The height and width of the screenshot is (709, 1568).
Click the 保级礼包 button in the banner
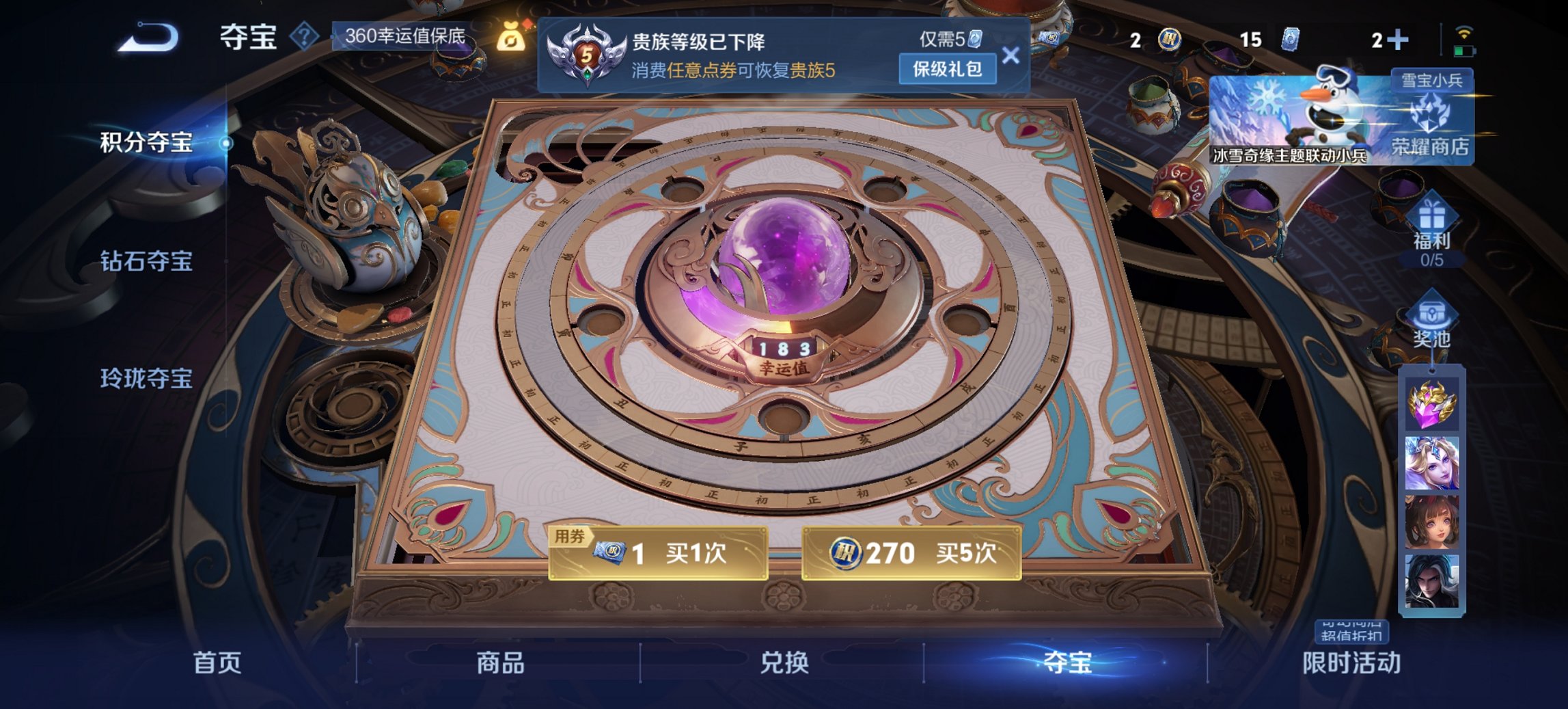pos(947,69)
